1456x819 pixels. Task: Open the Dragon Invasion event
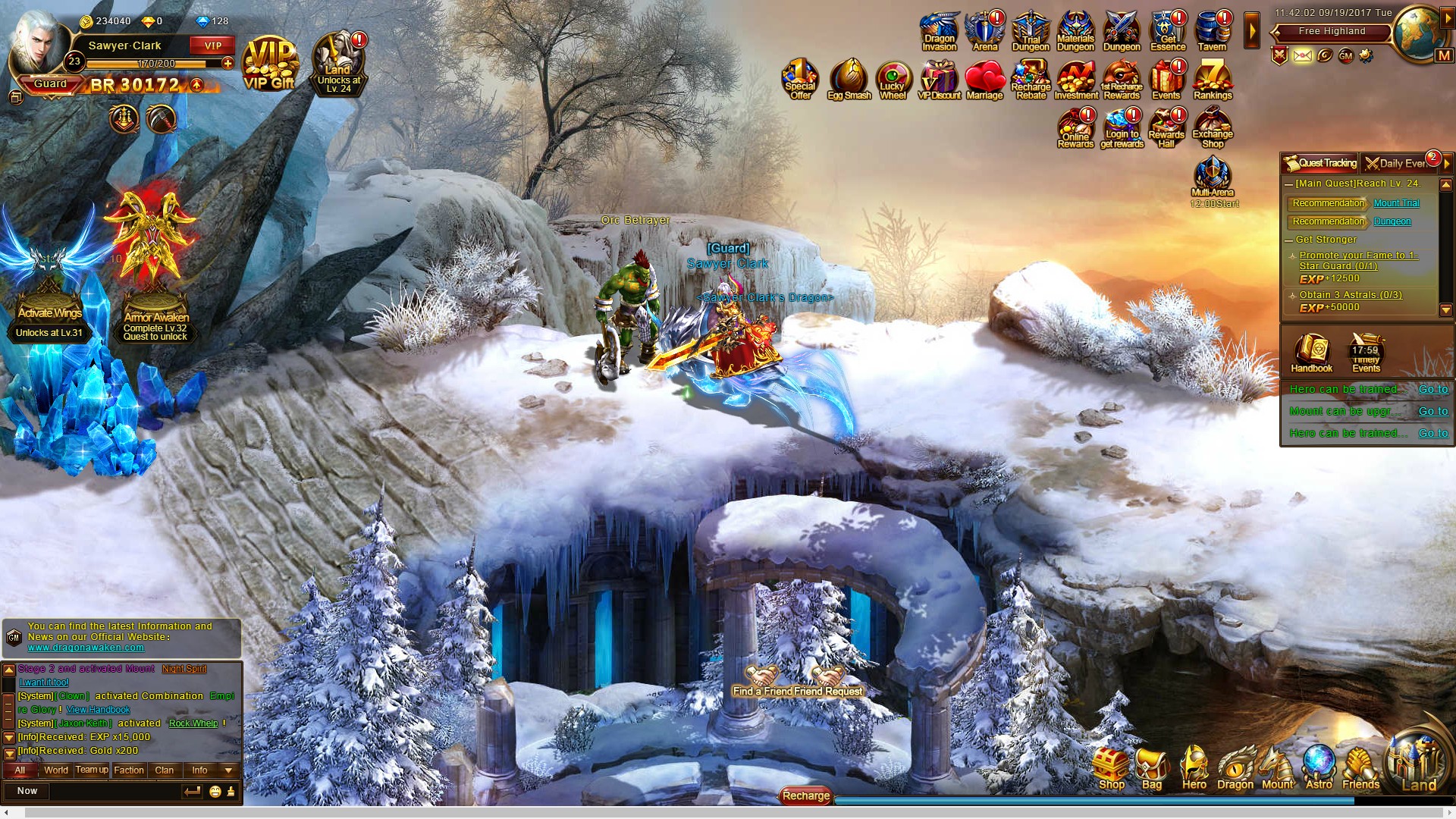[x=940, y=32]
